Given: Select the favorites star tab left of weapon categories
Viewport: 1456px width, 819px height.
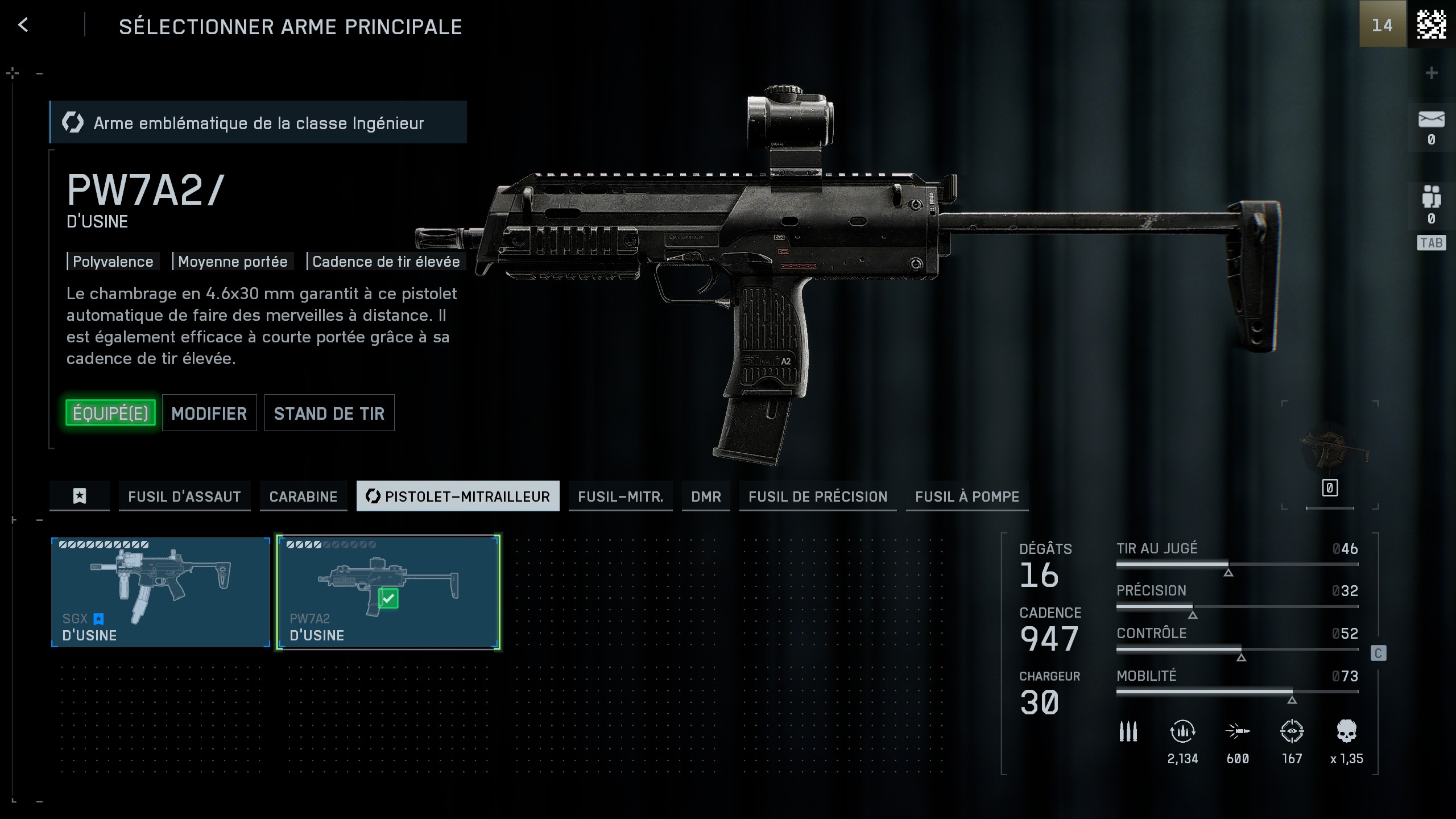Looking at the screenshot, I should pos(79,496).
